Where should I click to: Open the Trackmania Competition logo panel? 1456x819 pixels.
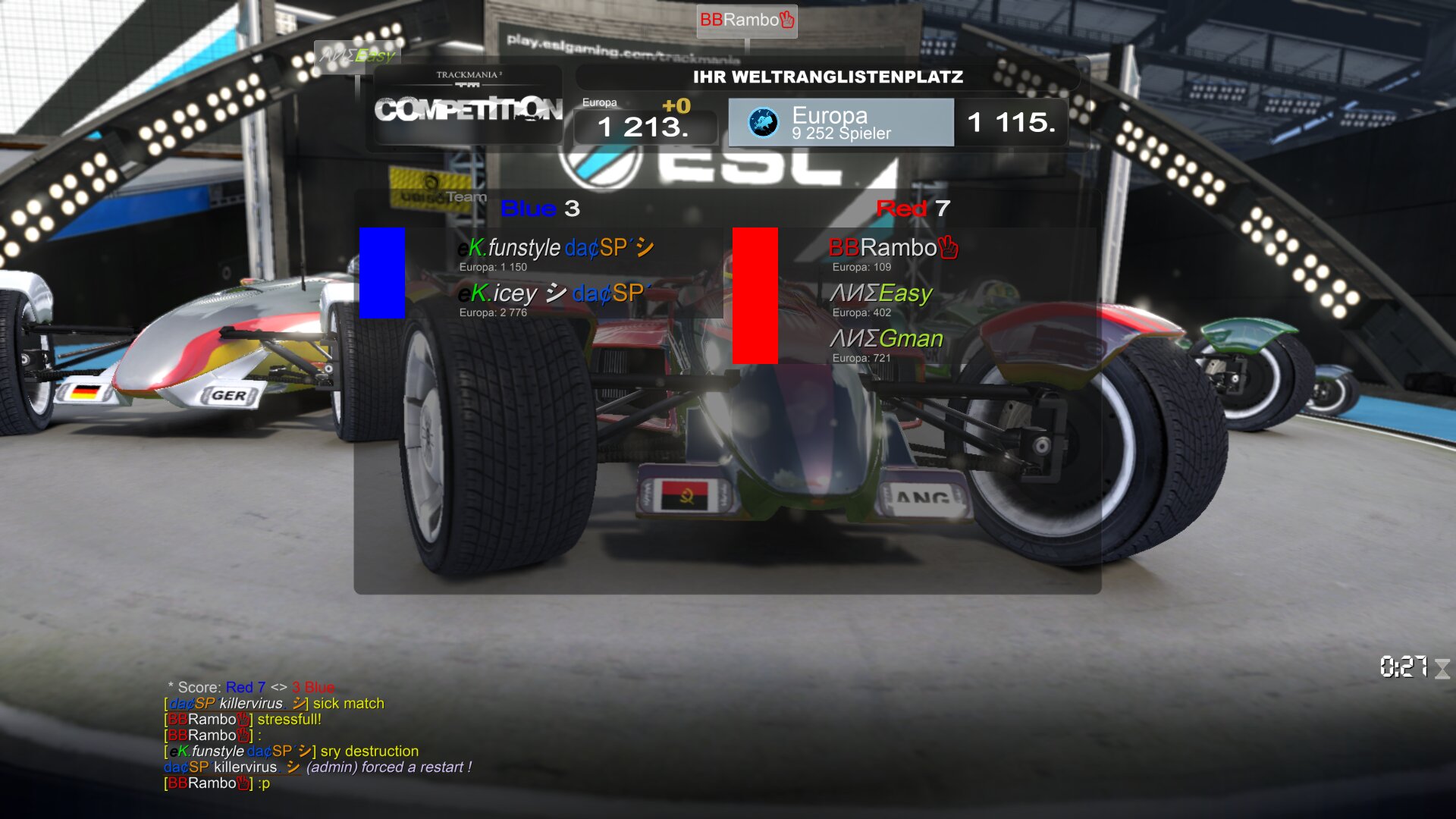click(x=468, y=105)
